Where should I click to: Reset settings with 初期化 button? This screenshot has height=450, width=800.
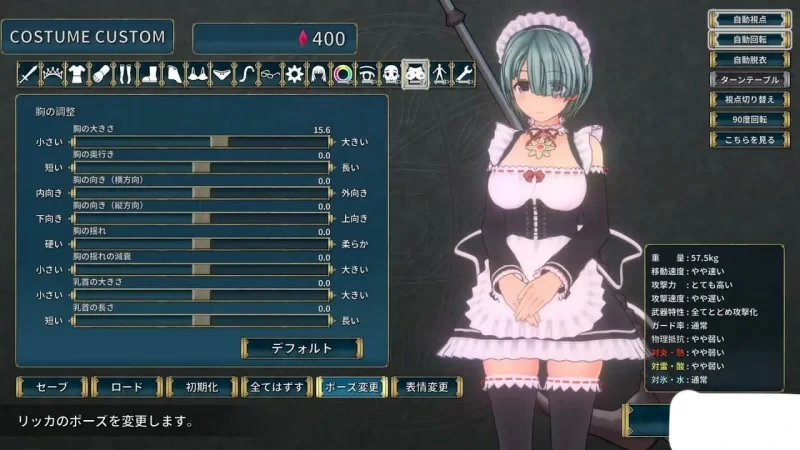click(197, 387)
